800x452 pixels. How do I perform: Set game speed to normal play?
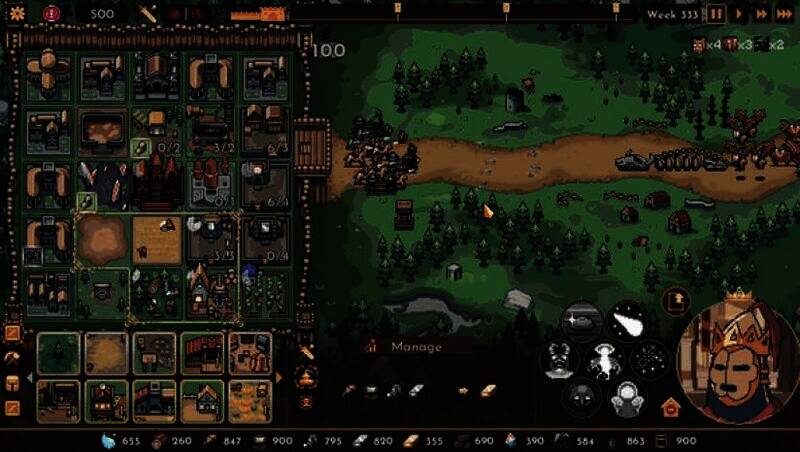(740, 14)
